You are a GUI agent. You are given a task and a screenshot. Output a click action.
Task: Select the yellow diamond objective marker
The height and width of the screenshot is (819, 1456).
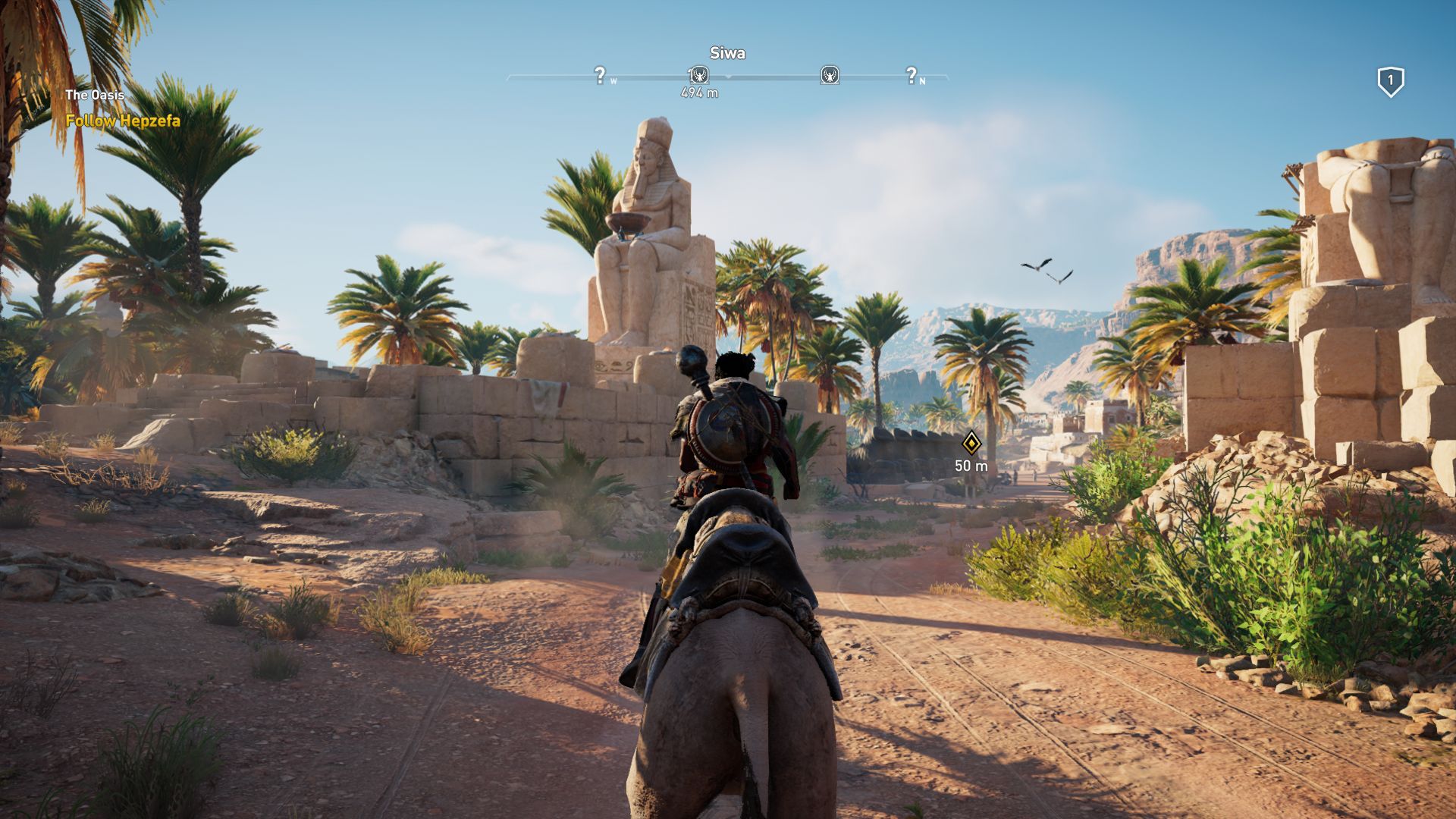[x=971, y=443]
